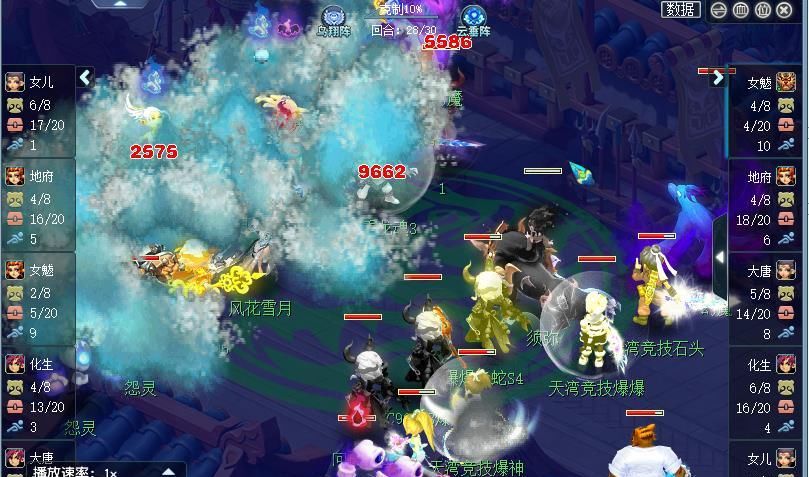Image resolution: width=809 pixels, height=477 pixels.
Task: Select left team member 女儿 portrait
Action: (15, 82)
